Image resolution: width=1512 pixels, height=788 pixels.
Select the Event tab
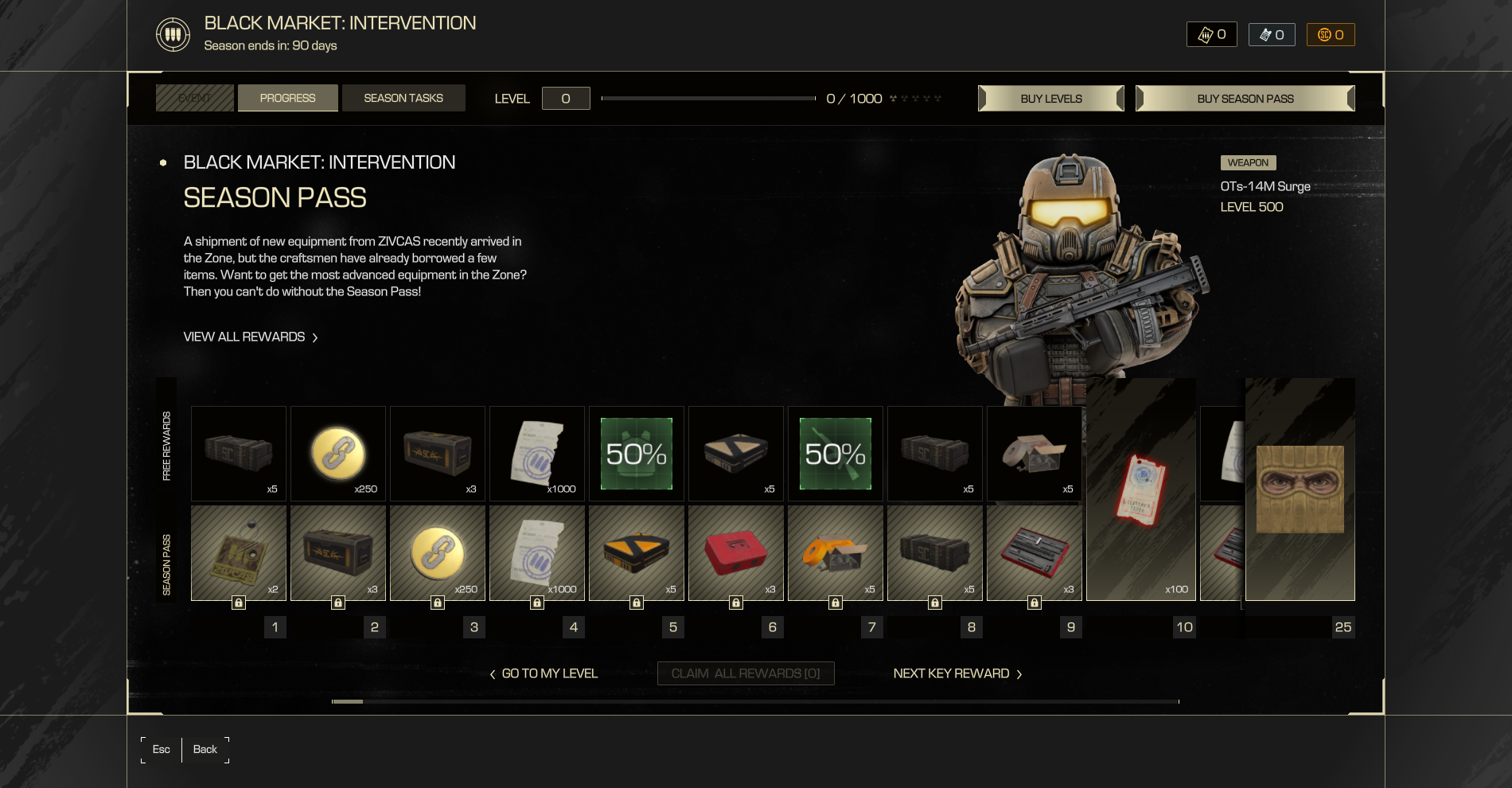click(x=195, y=98)
